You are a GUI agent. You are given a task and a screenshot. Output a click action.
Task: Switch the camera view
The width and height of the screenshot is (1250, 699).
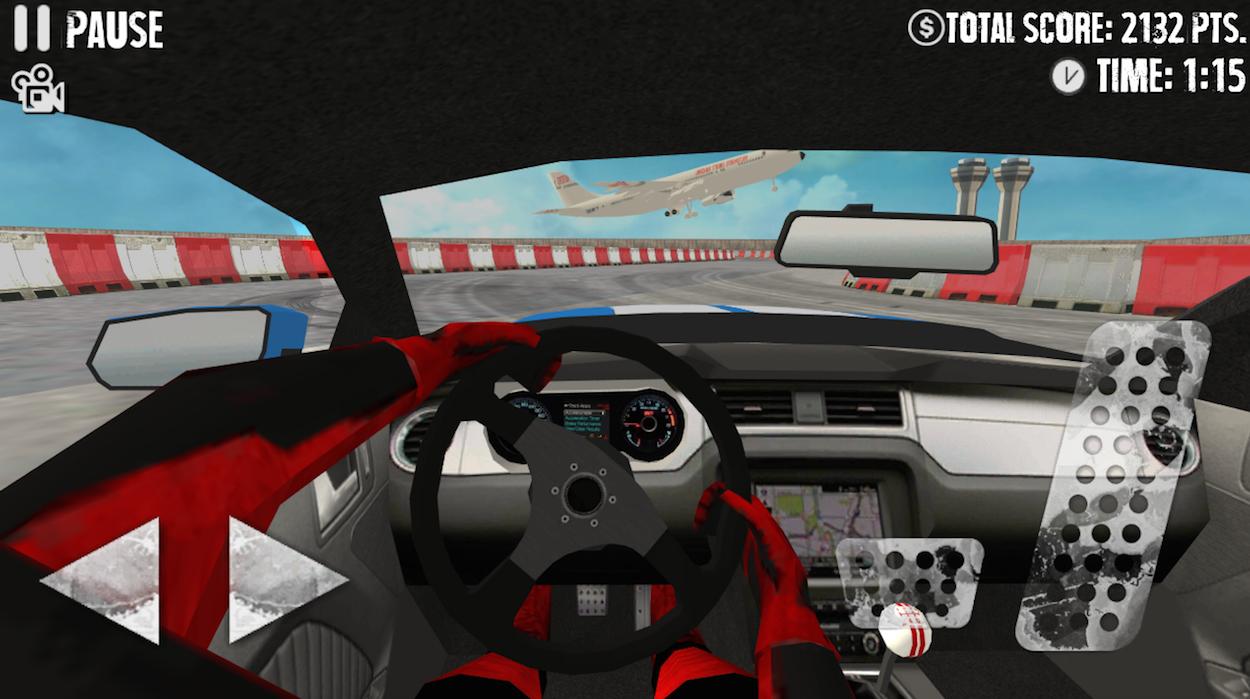[38, 90]
